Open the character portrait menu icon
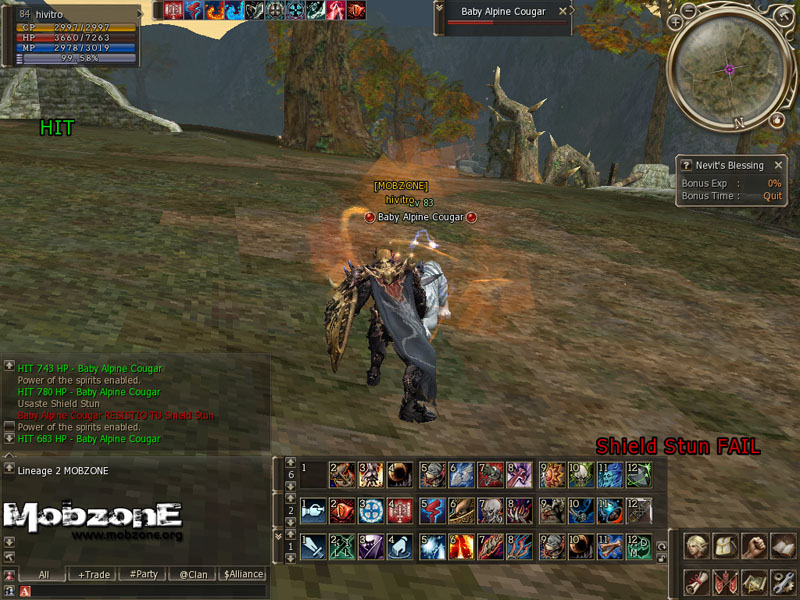Screen dimensions: 800x600 (x=697, y=546)
